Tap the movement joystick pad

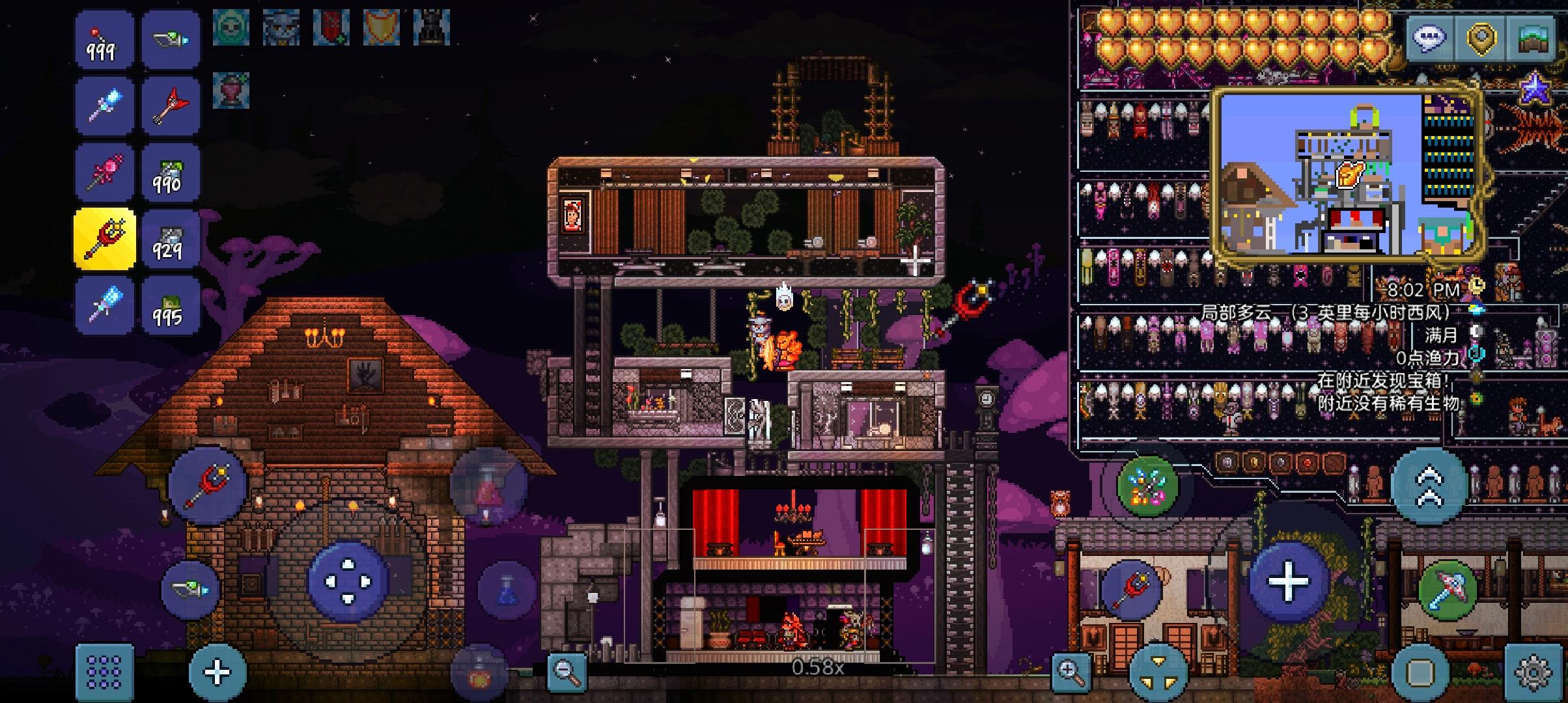coord(348,581)
